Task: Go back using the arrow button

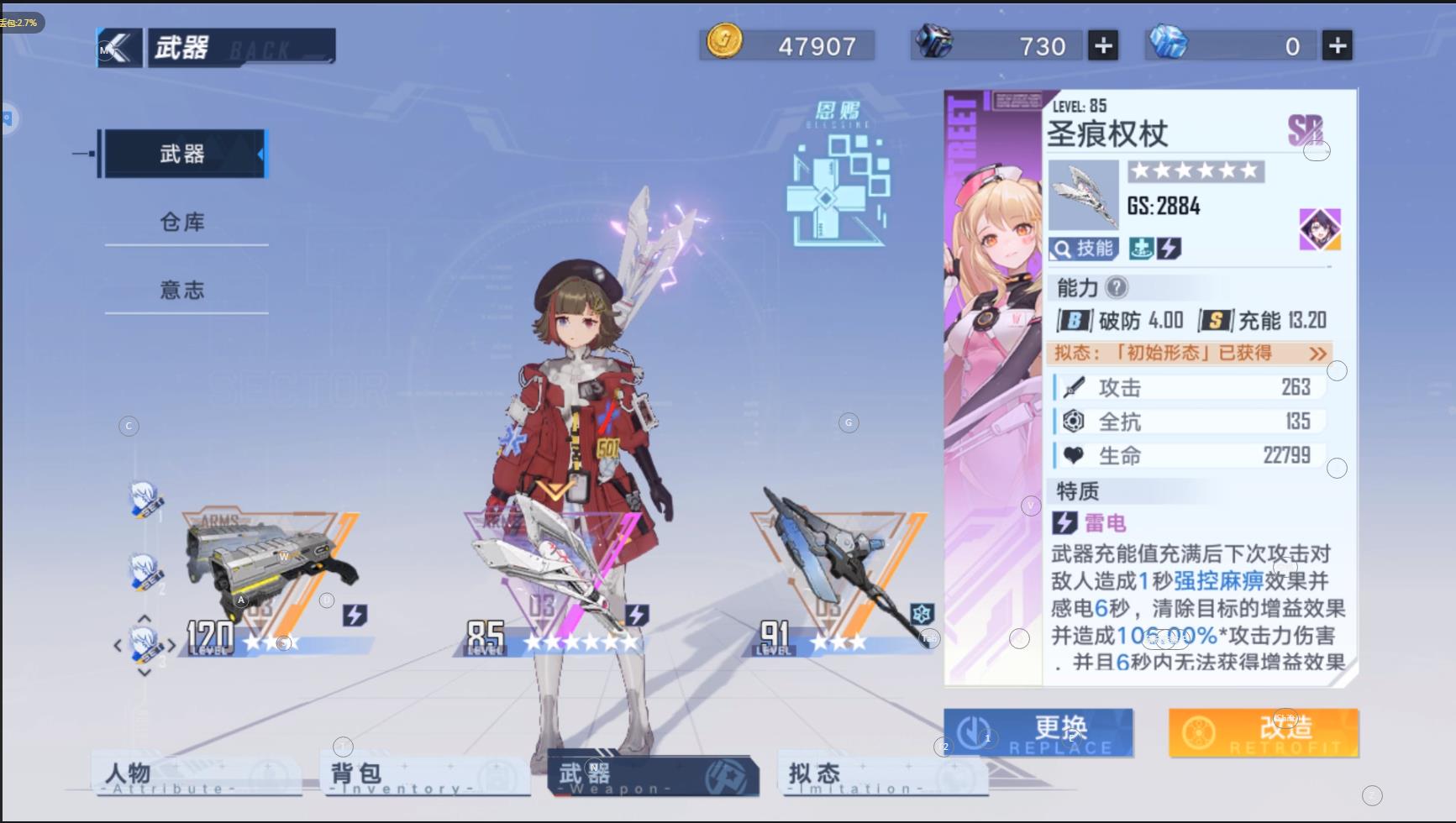Action: point(119,48)
